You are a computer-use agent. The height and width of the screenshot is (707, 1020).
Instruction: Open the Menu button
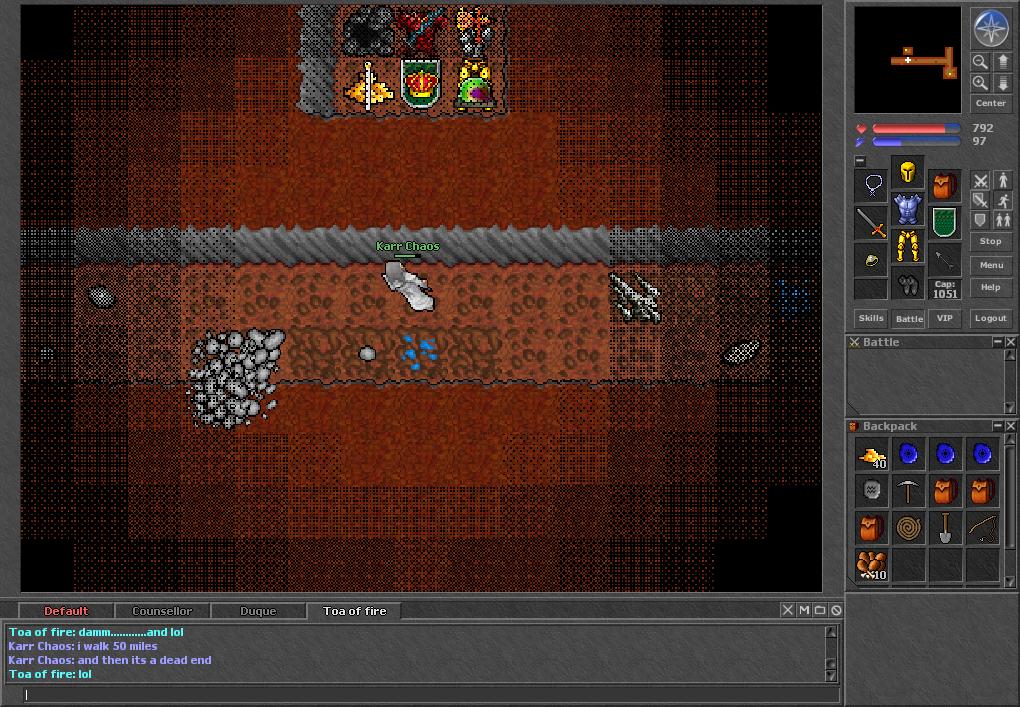coord(990,265)
